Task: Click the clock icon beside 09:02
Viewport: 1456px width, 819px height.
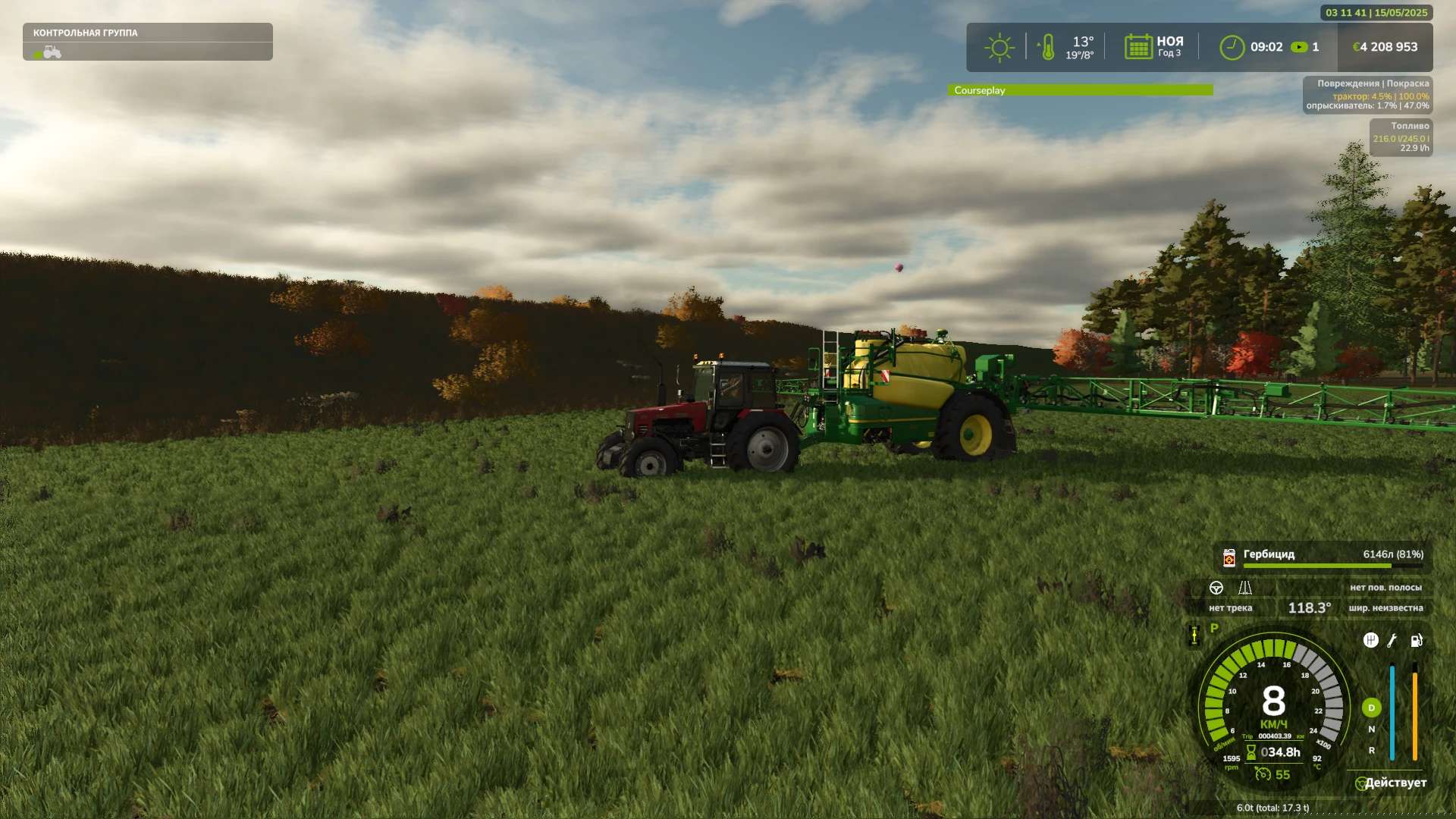Action: (x=1232, y=47)
